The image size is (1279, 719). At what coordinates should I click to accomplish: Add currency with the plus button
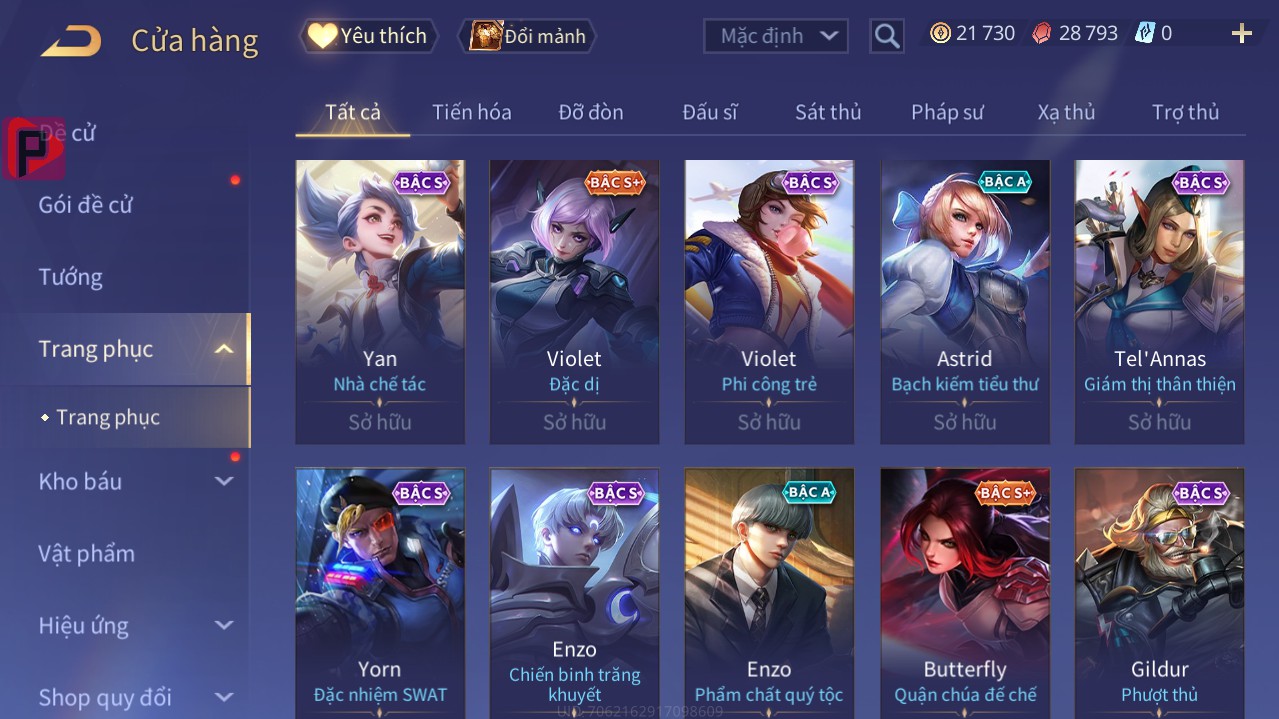pyautogui.click(x=1241, y=34)
